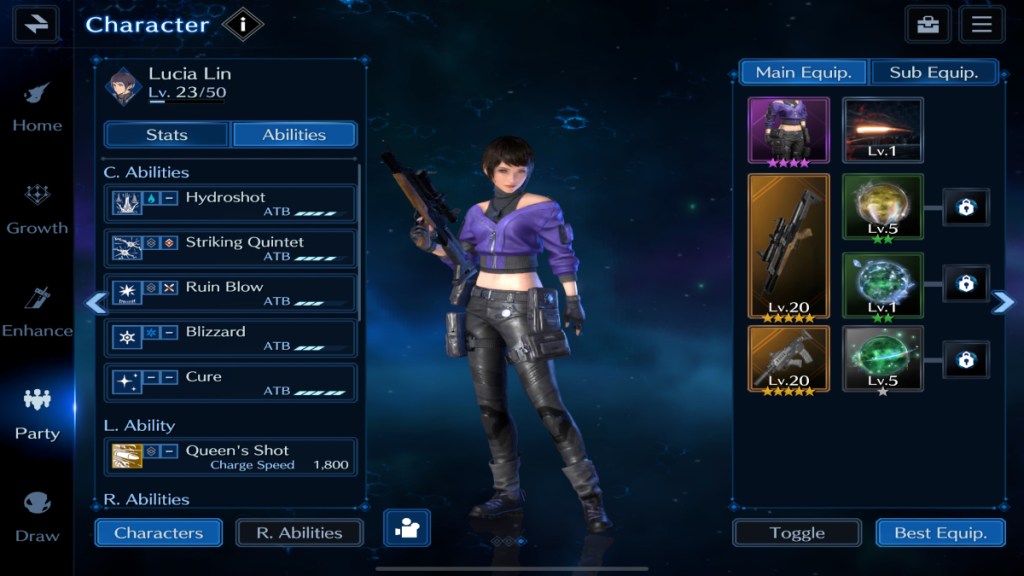Viewport: 1024px width, 576px height.
Task: Select the purple outfit gear slot
Action: click(x=788, y=130)
